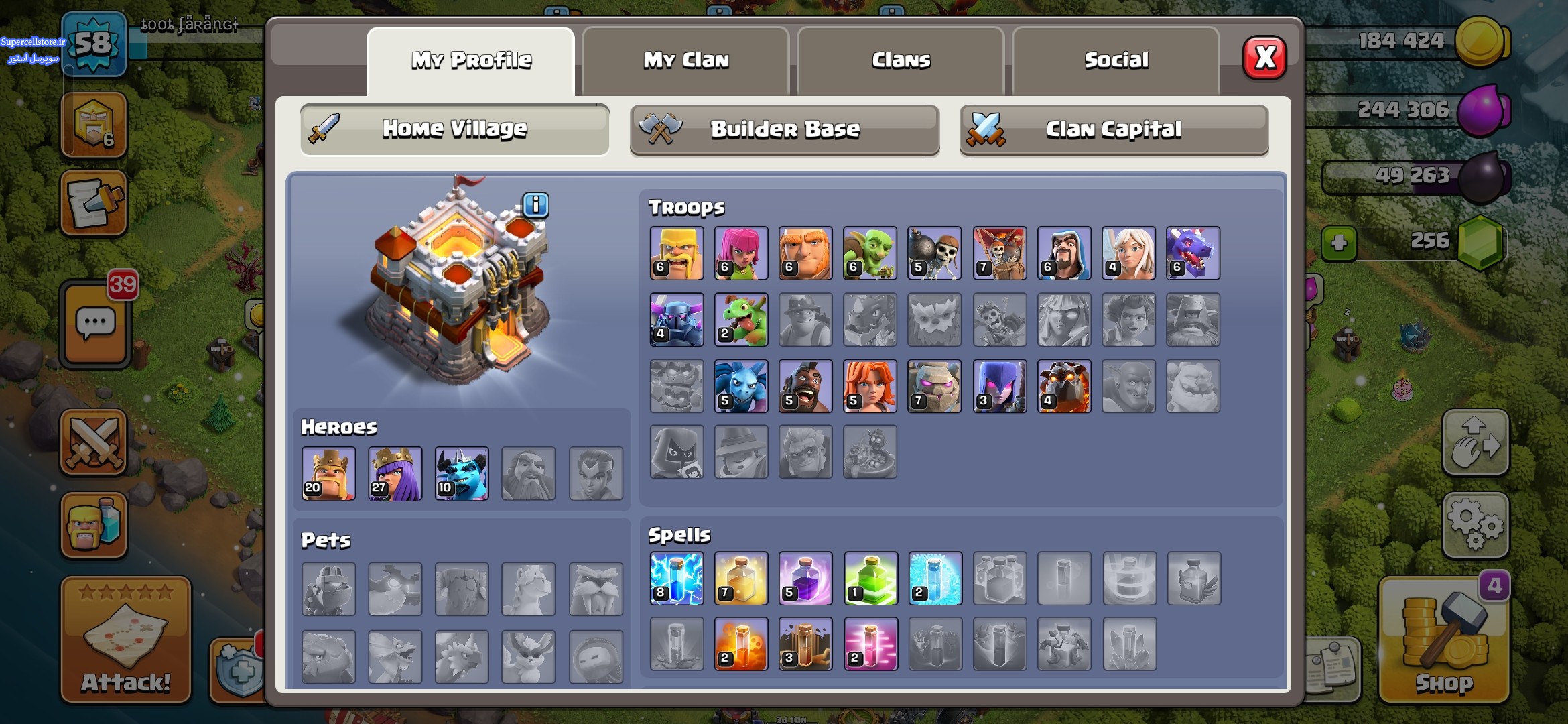Select the Barbarian King hero icon

pyautogui.click(x=328, y=474)
